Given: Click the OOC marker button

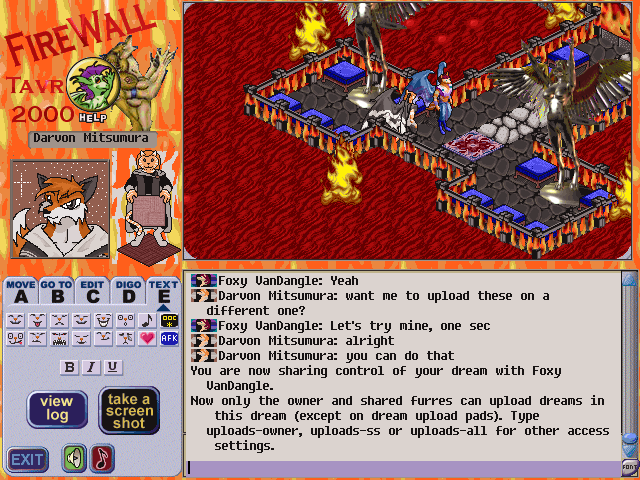Looking at the screenshot, I should pyautogui.click(x=168, y=320).
